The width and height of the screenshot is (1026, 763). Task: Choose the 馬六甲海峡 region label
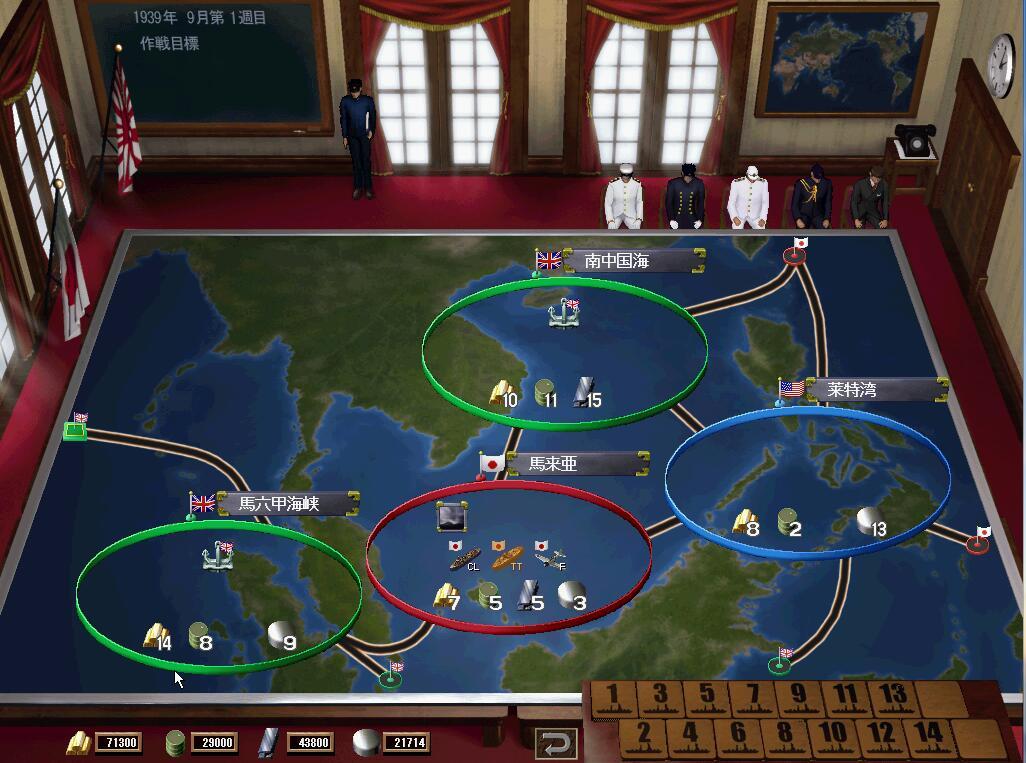280,503
